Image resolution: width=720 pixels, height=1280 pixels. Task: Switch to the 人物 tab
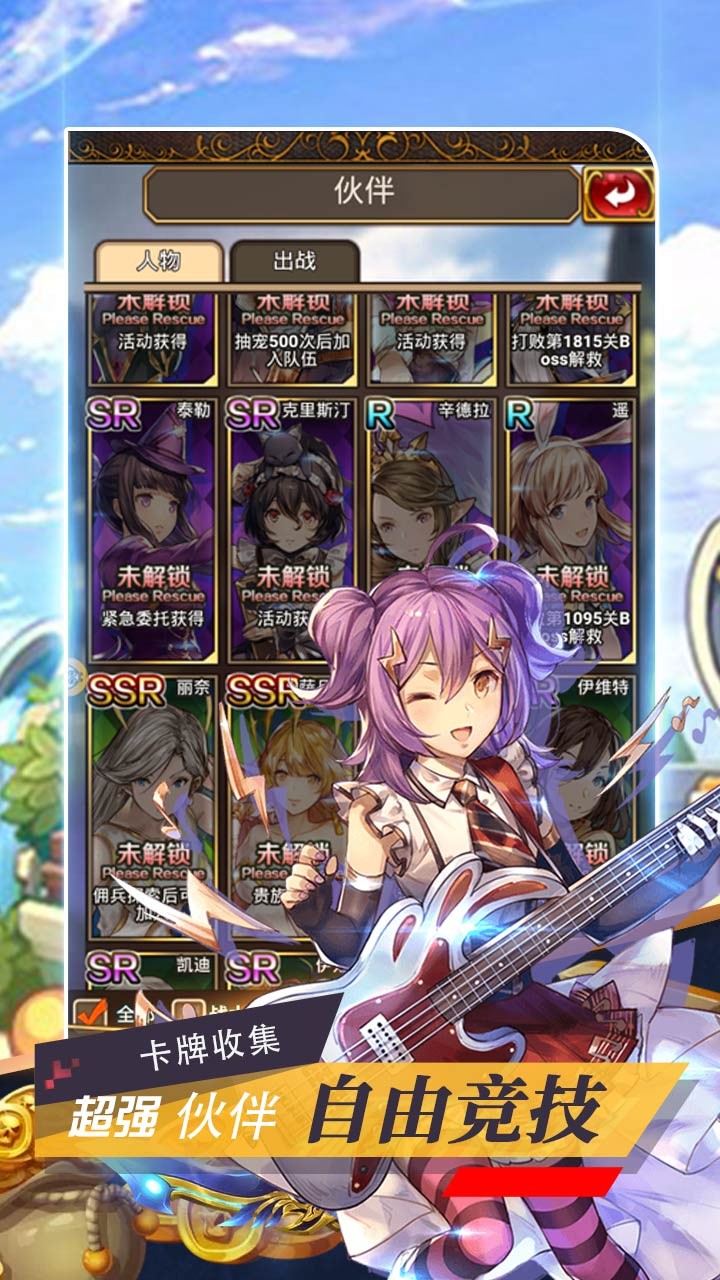(x=159, y=262)
